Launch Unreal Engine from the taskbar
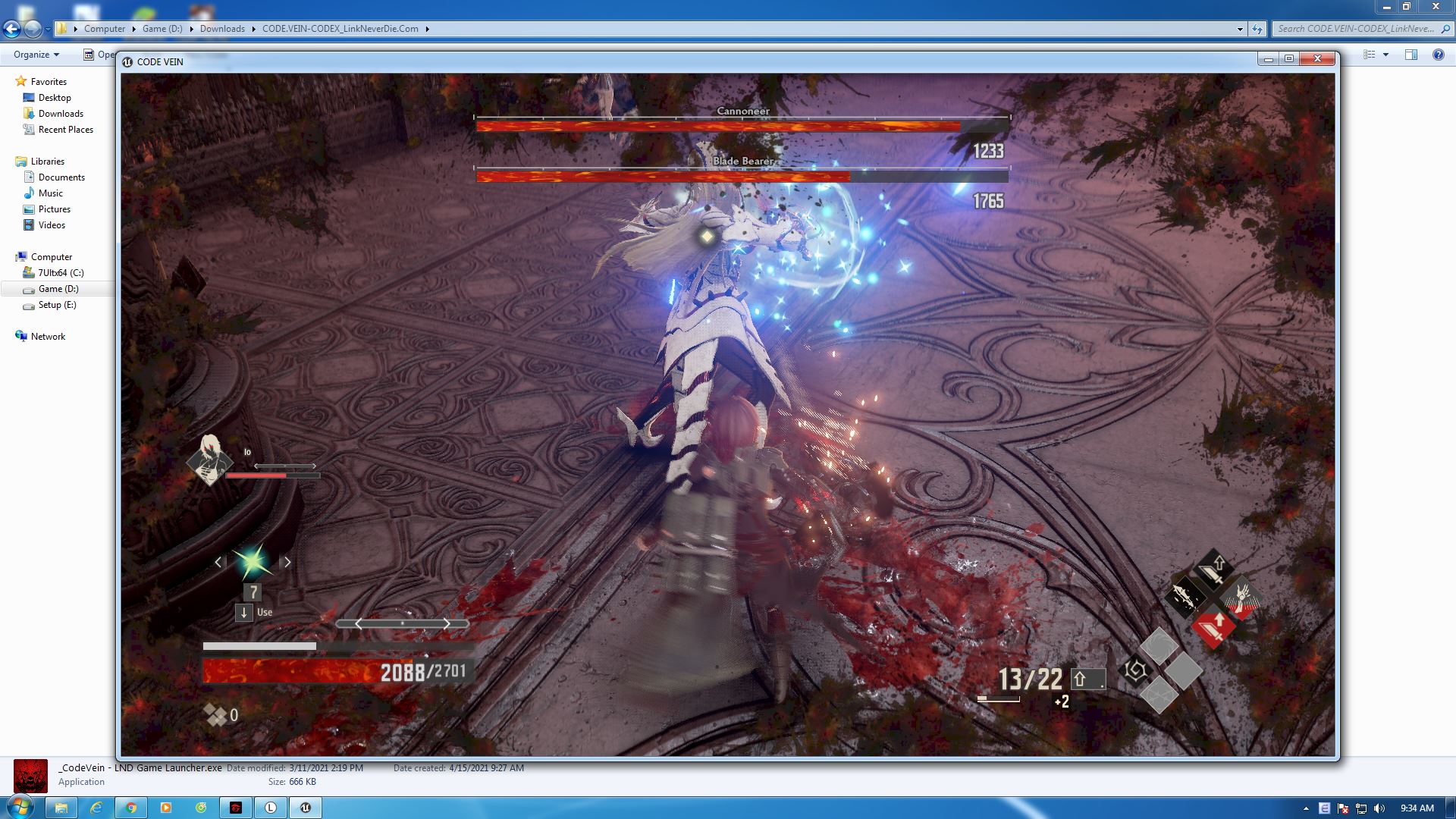1456x819 pixels. [x=305, y=808]
